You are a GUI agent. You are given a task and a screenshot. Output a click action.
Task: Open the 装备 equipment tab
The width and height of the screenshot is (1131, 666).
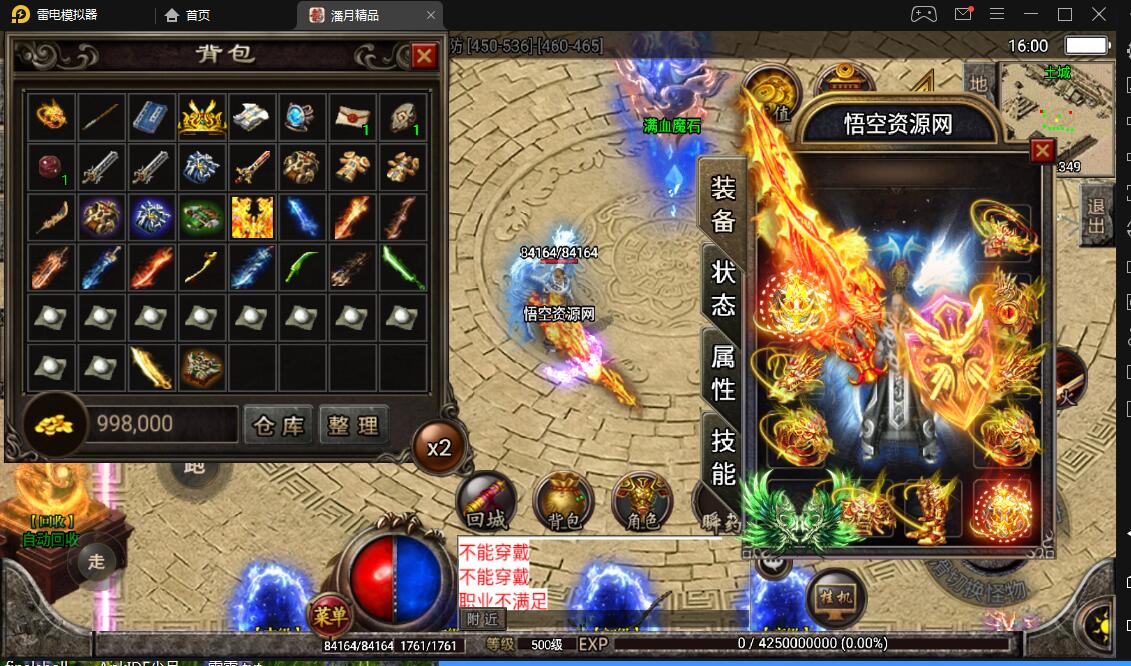[x=723, y=203]
